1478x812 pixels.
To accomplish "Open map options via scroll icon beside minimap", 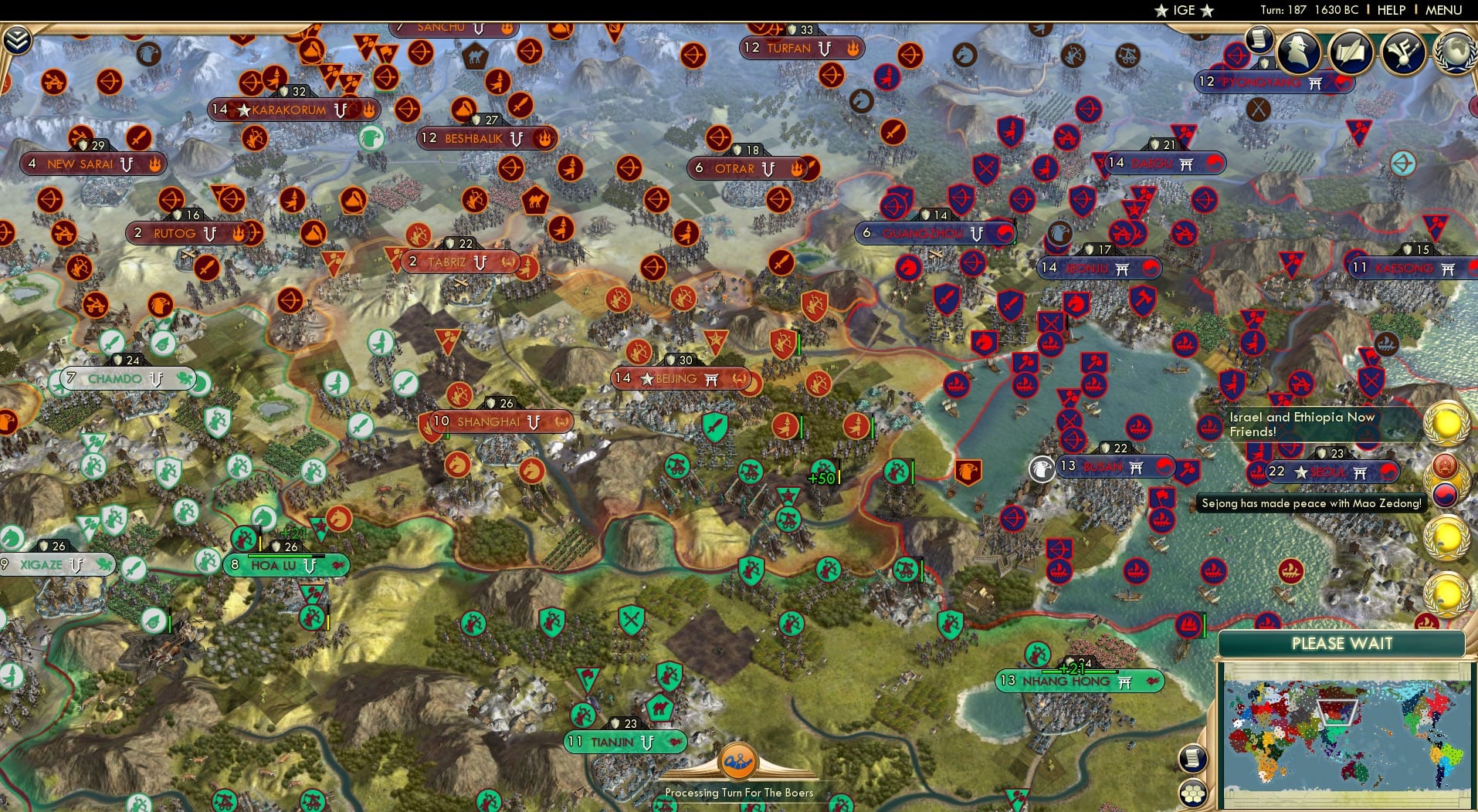I will (1193, 758).
